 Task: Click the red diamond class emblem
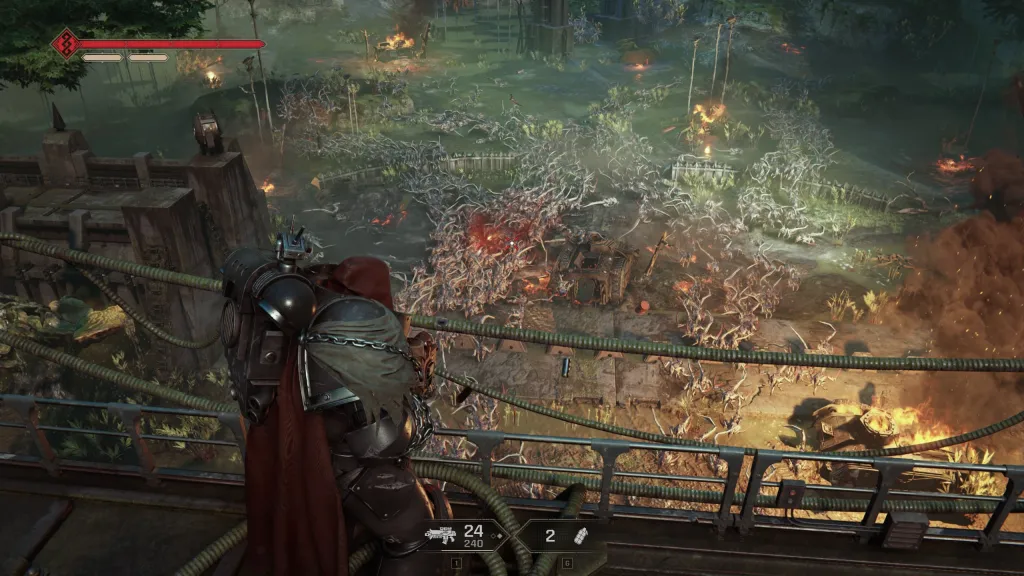66,44
